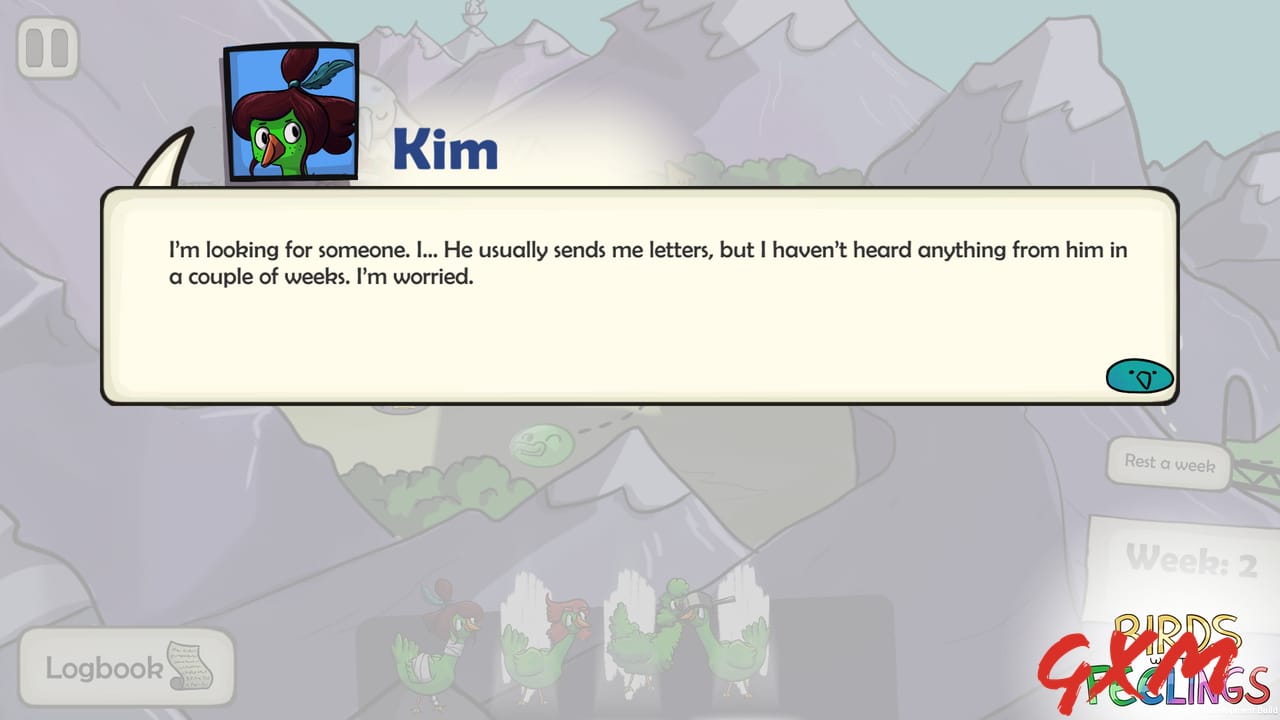Click the pause icon in the top-left corner

pyautogui.click(x=50, y=46)
